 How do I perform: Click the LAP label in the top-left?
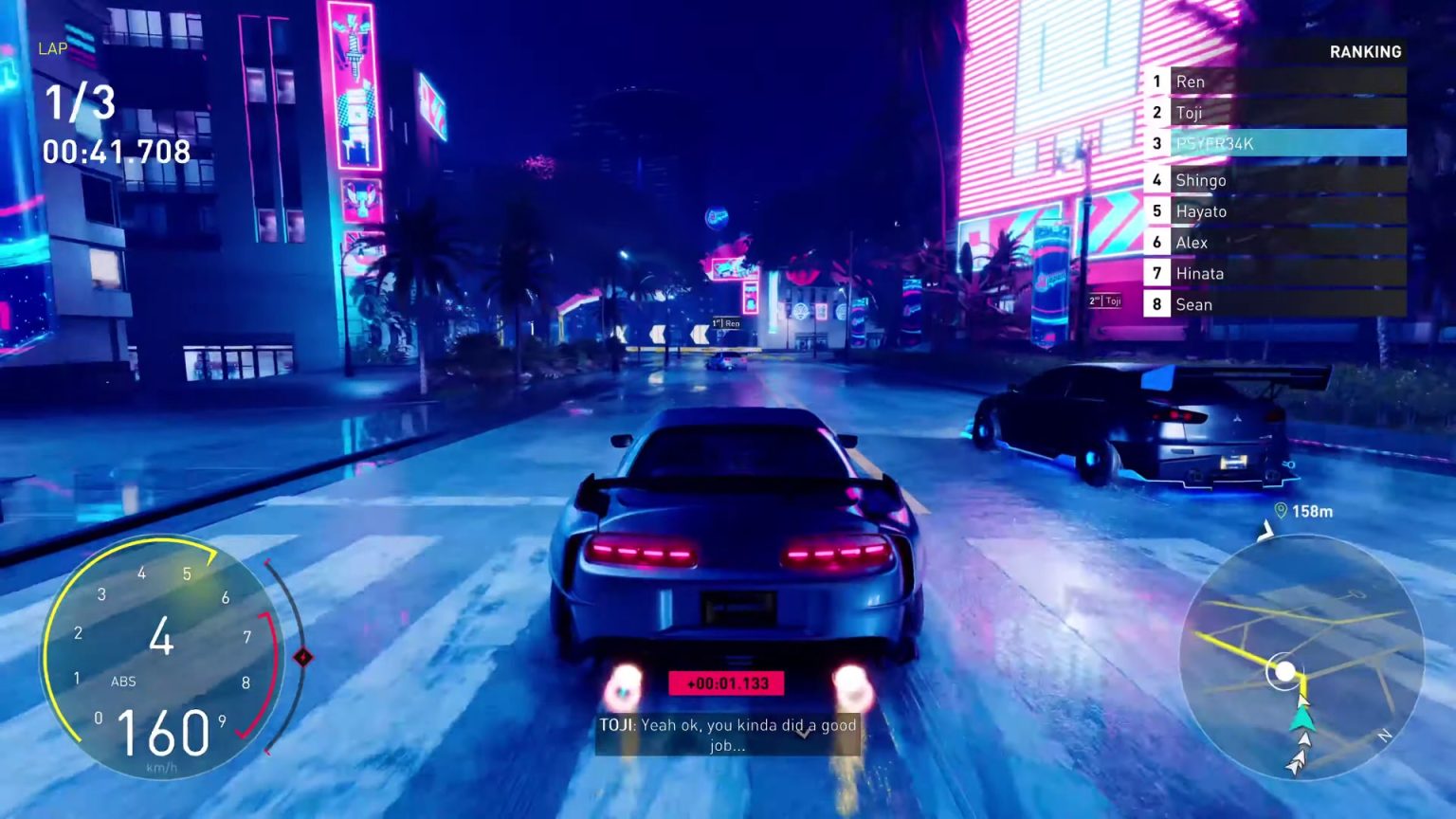tap(52, 48)
